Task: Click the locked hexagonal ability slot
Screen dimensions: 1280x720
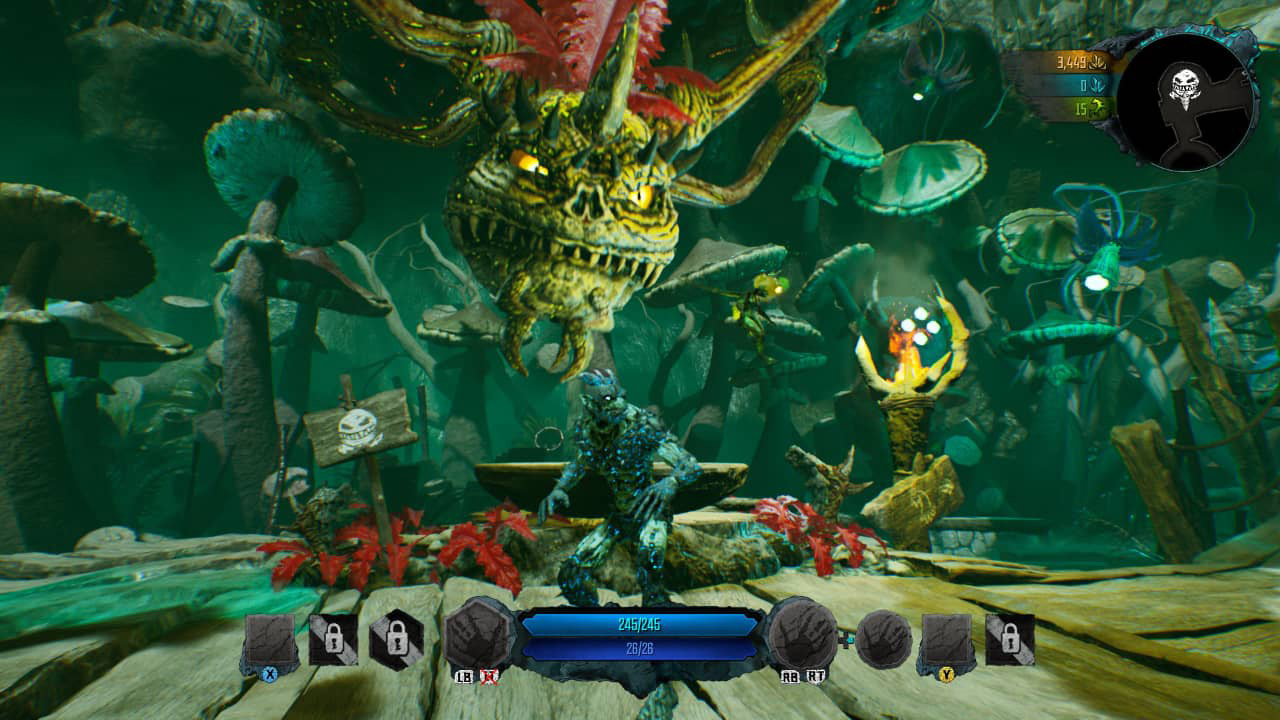Action: (x=395, y=640)
